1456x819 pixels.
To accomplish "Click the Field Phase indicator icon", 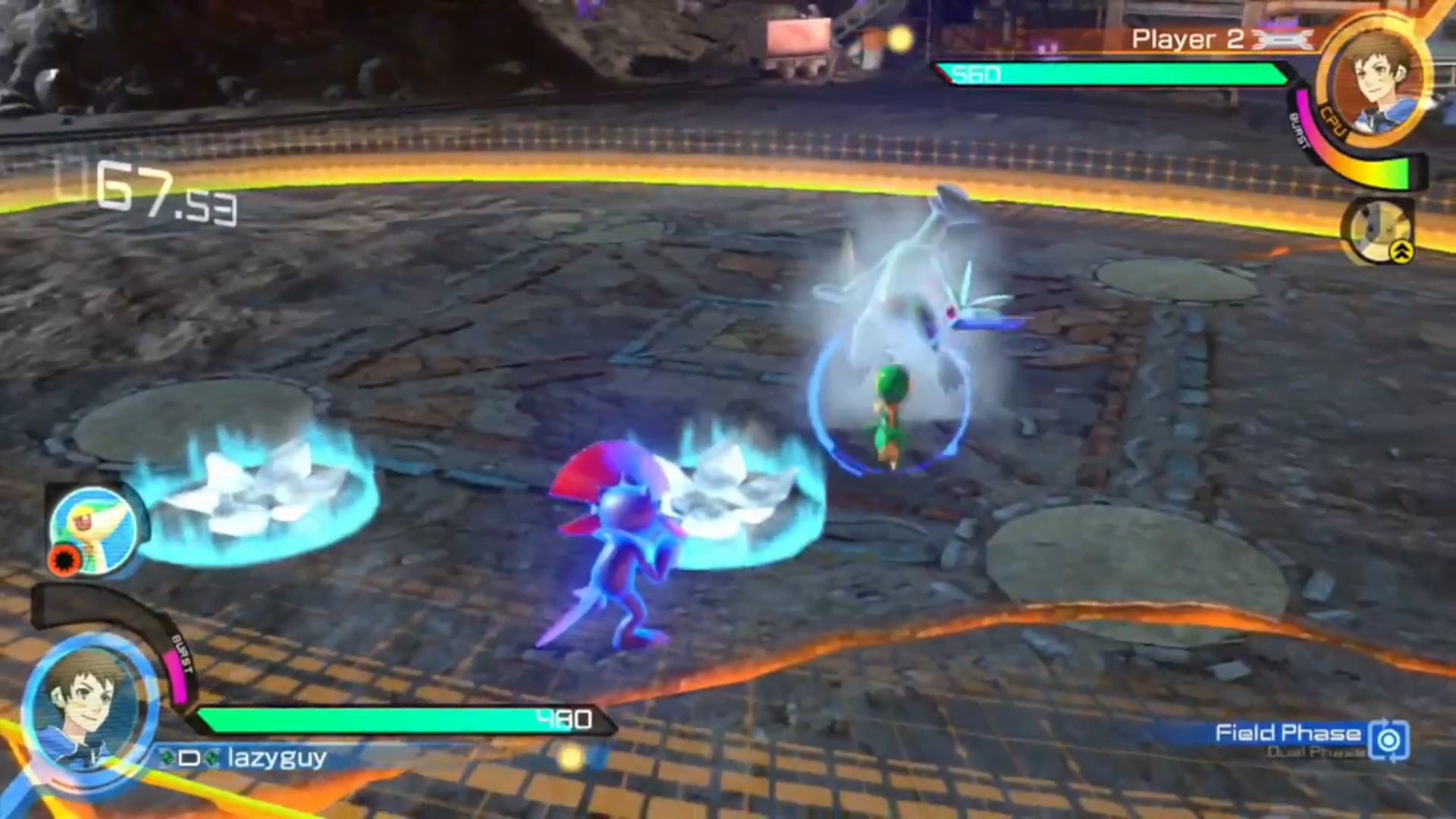I will tap(1389, 739).
